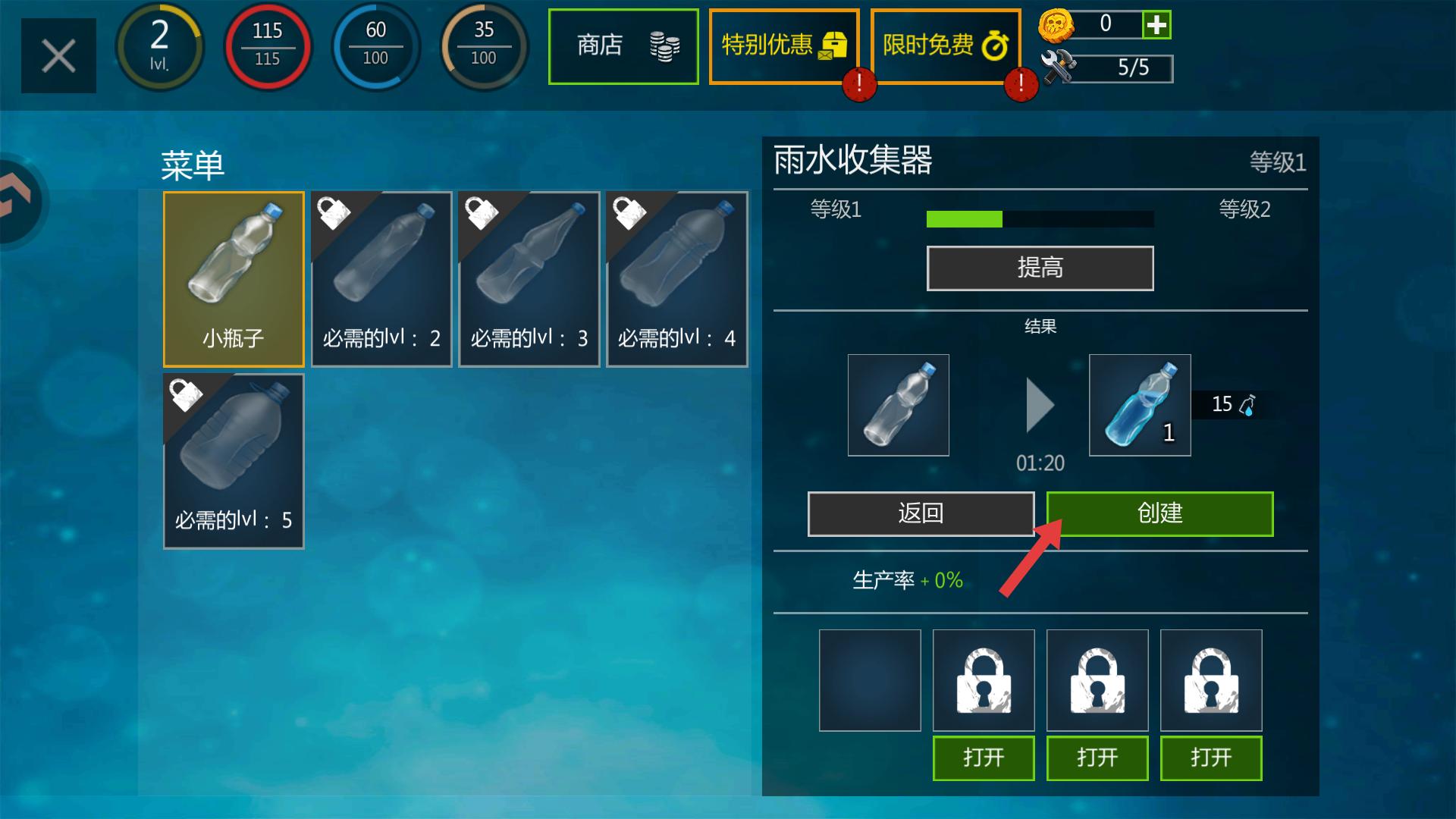Switch back using the 返回 button
The image size is (1456, 819).
coord(920,513)
